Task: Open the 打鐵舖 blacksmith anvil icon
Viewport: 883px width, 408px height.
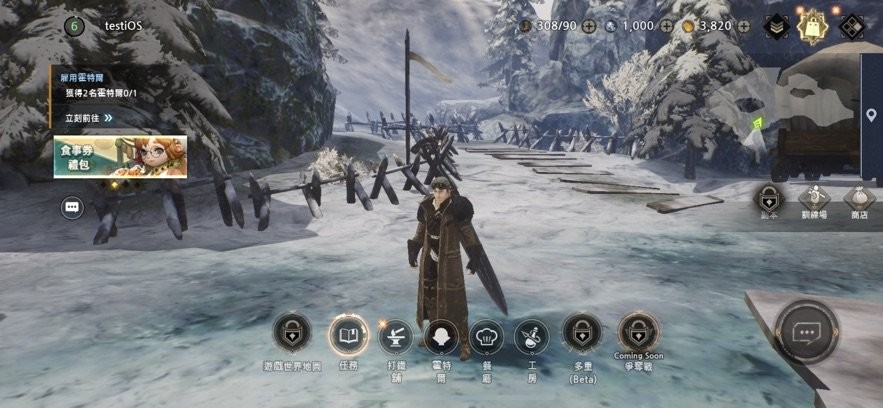Action: click(x=396, y=335)
